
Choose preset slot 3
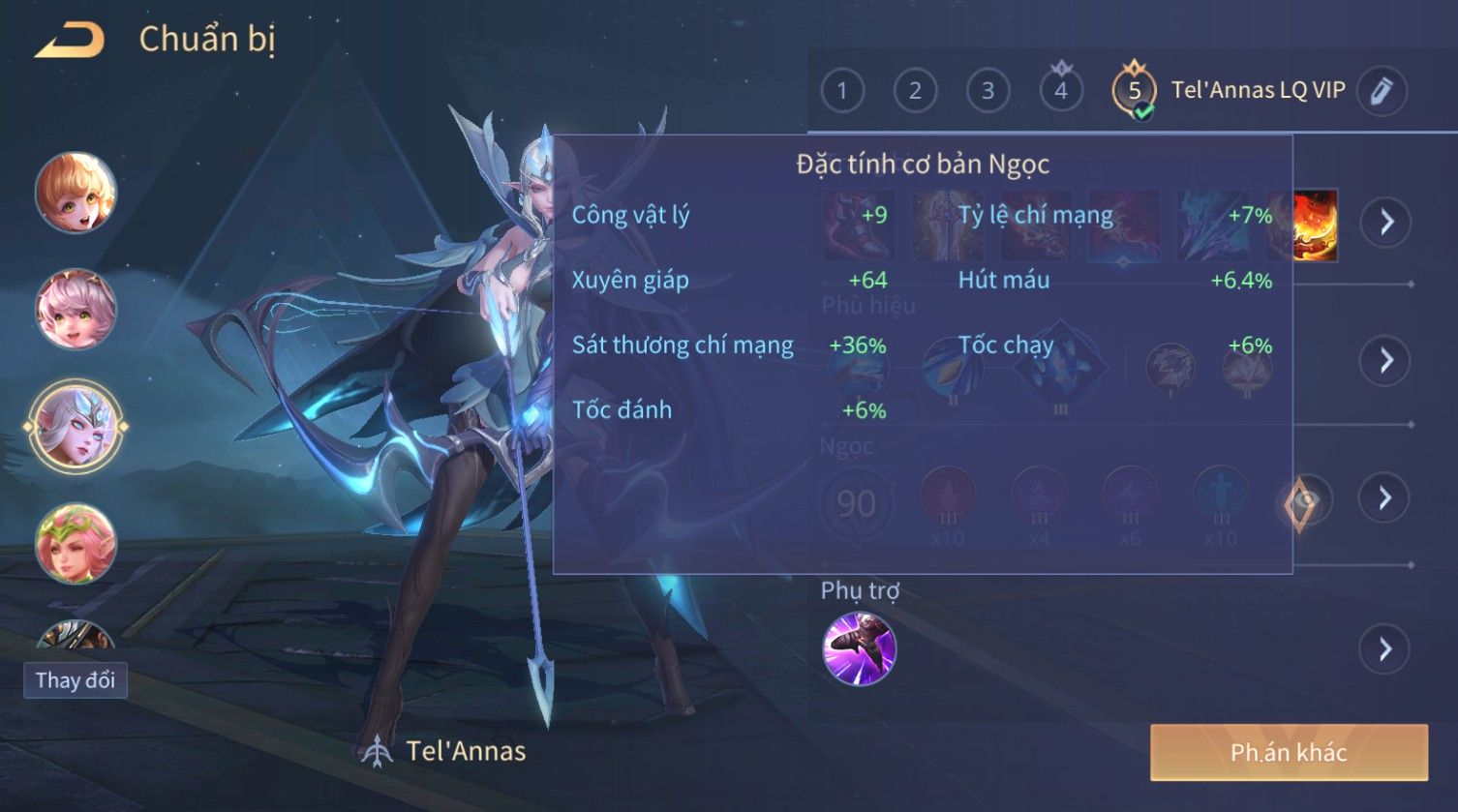987,91
